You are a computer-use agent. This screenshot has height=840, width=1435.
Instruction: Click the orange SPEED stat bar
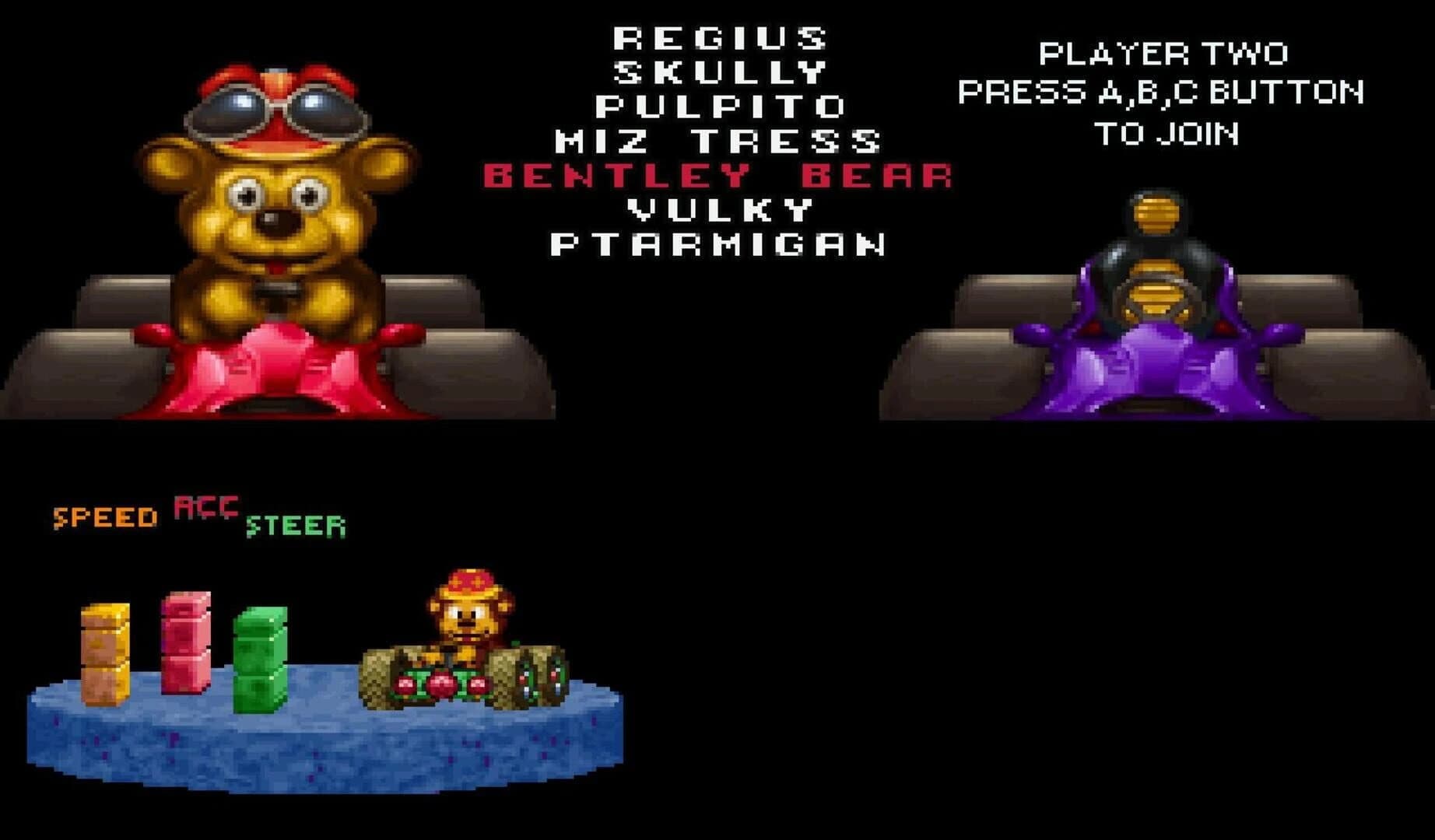[105, 653]
